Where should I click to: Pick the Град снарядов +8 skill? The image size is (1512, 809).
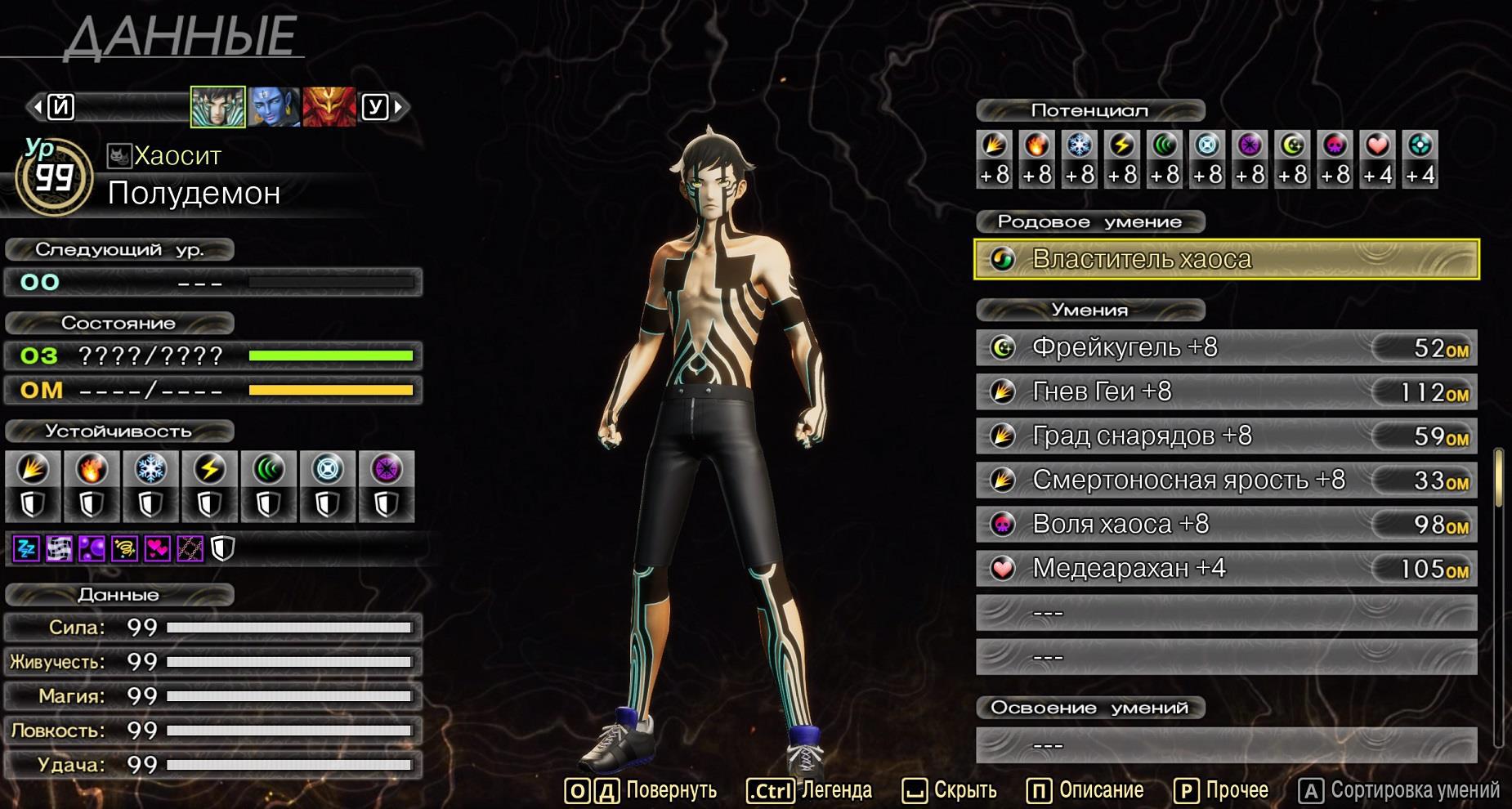click(1226, 436)
